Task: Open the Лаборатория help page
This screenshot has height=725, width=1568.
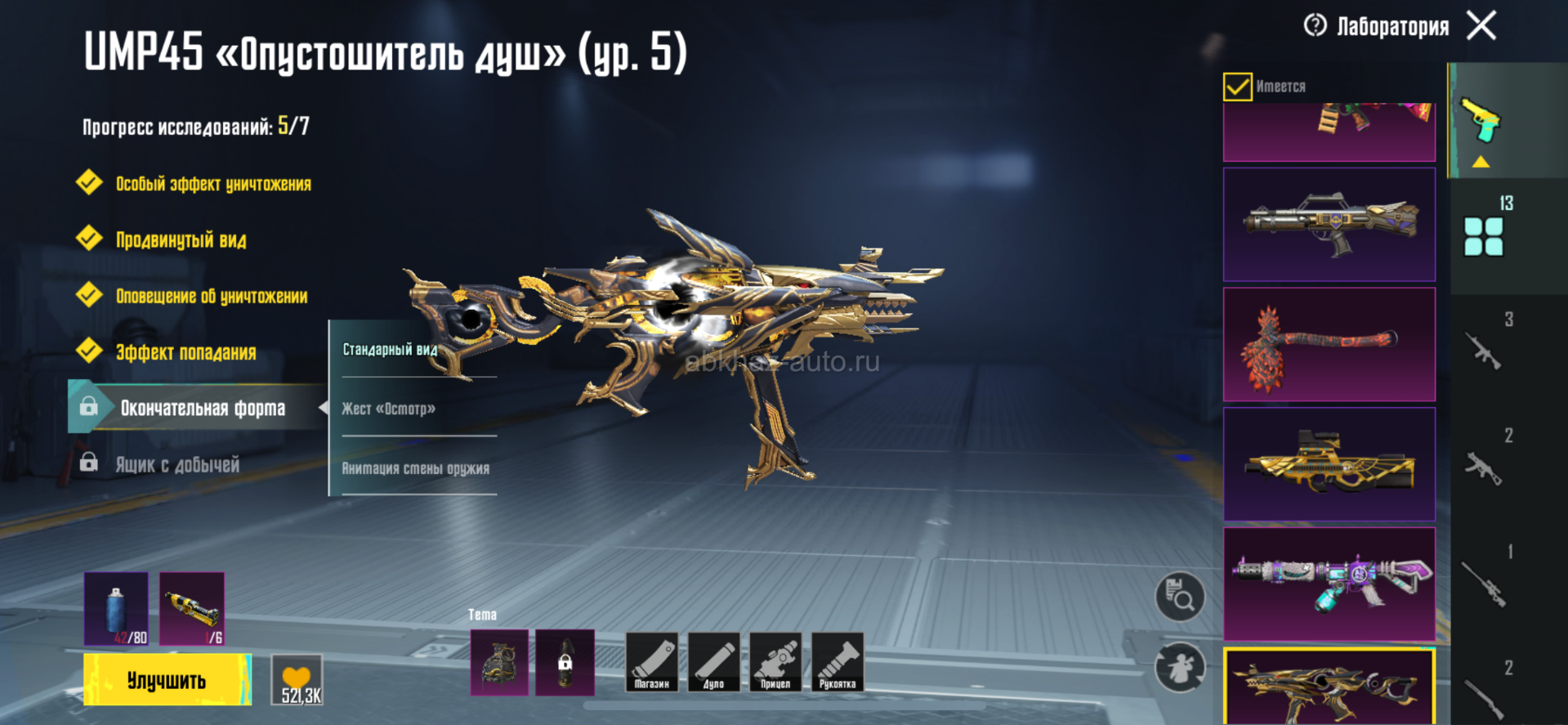Action: pos(1315,25)
